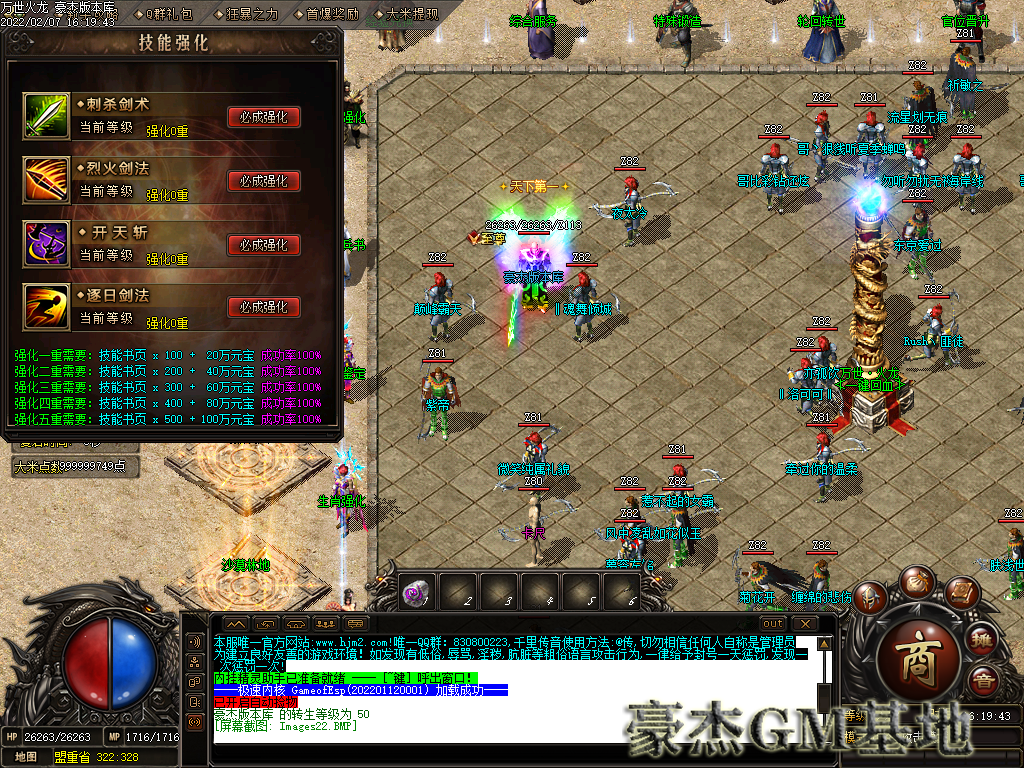Open the 狂暴之力 menu

point(250,15)
